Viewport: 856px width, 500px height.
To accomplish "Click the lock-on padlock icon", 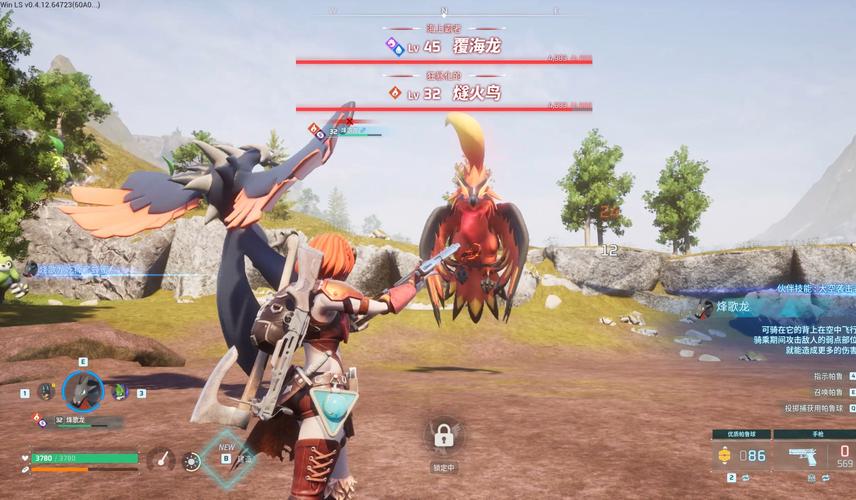I will [441, 435].
